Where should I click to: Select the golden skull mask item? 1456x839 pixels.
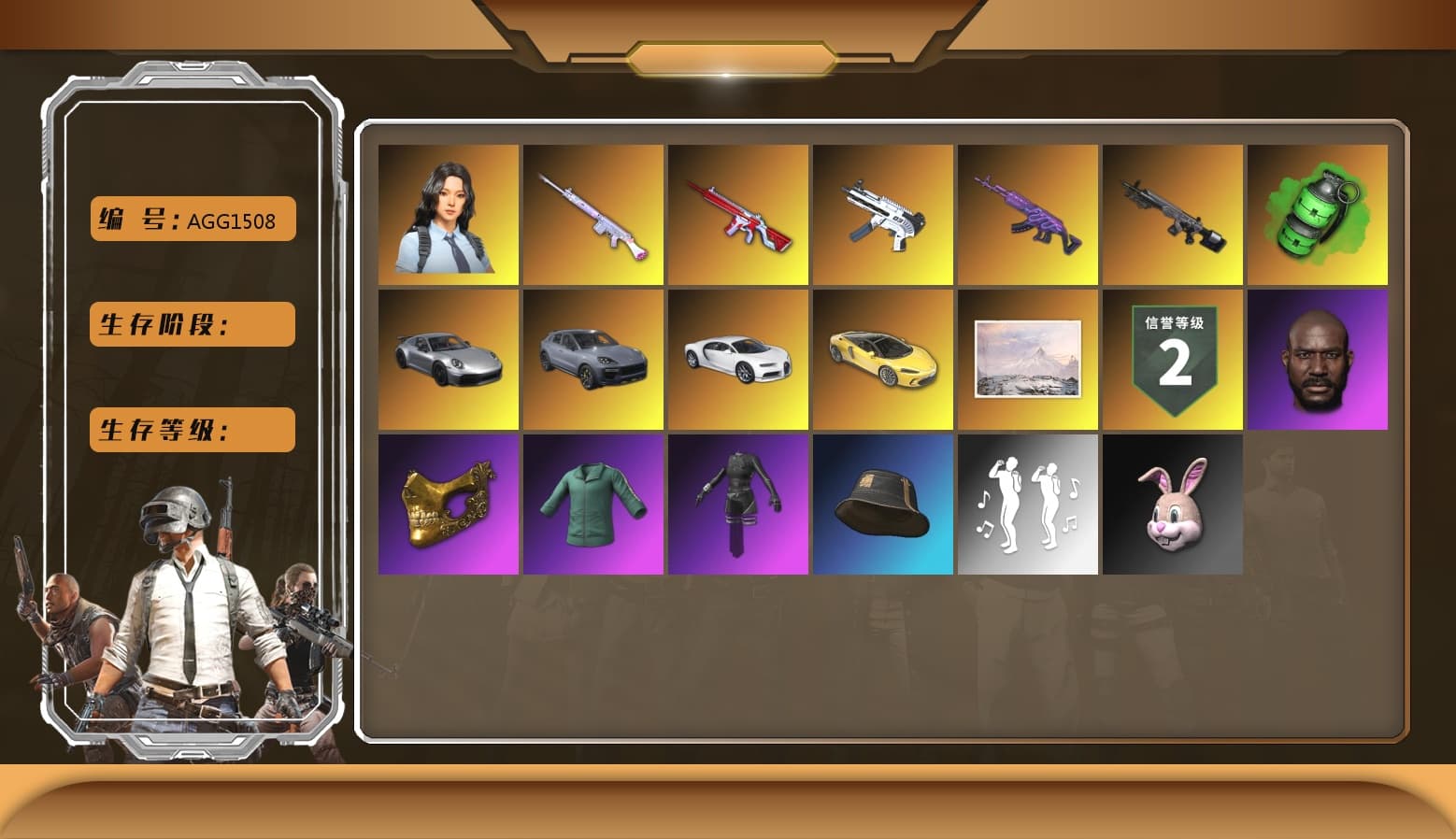[x=447, y=505]
